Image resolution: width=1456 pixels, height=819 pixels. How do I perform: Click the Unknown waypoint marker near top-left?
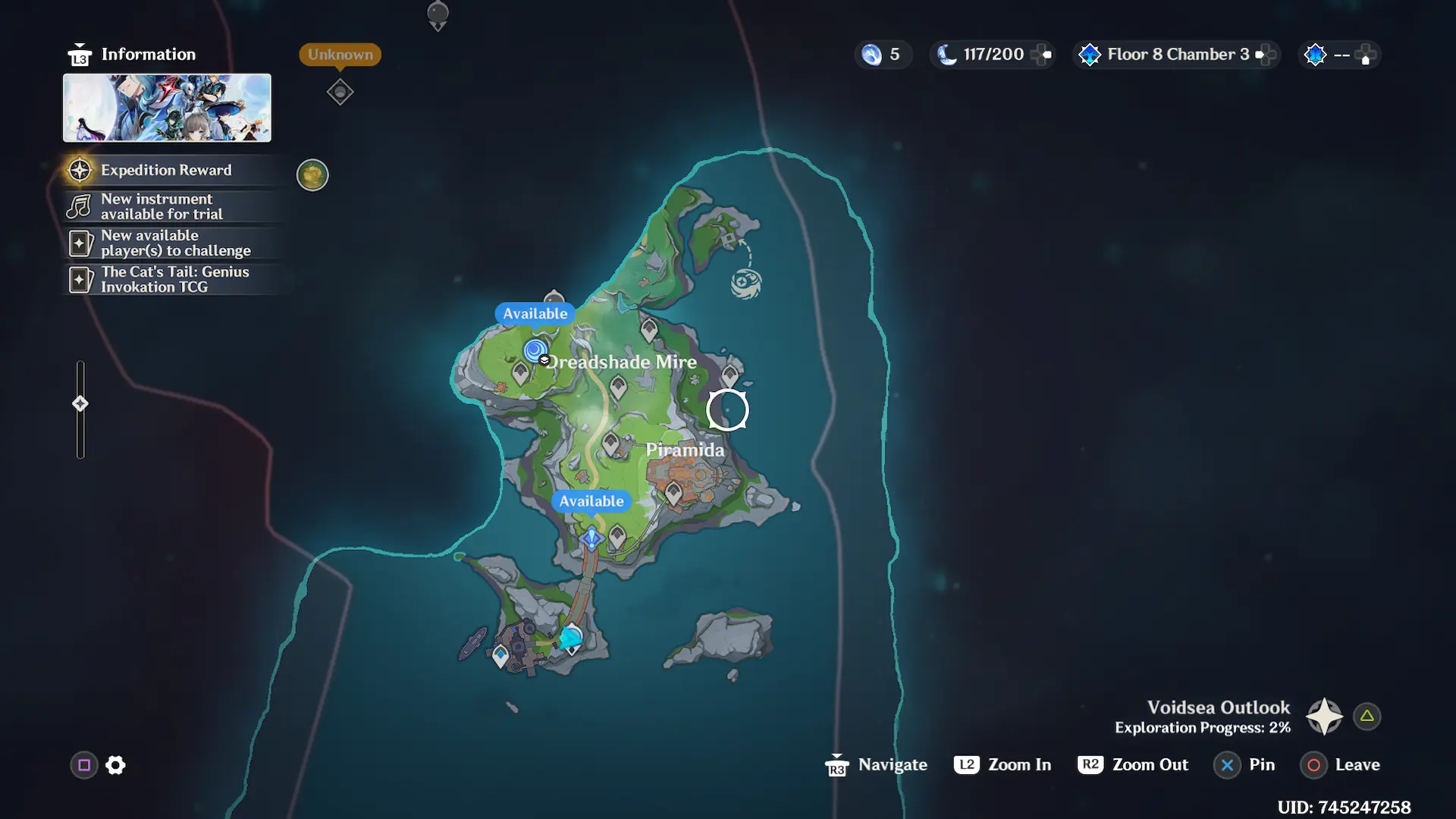coord(340,91)
